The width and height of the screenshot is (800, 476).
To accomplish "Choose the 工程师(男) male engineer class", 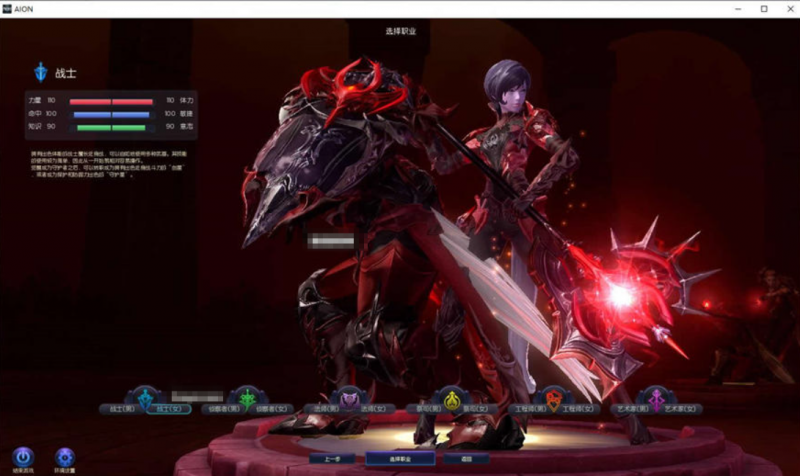I will point(530,409).
